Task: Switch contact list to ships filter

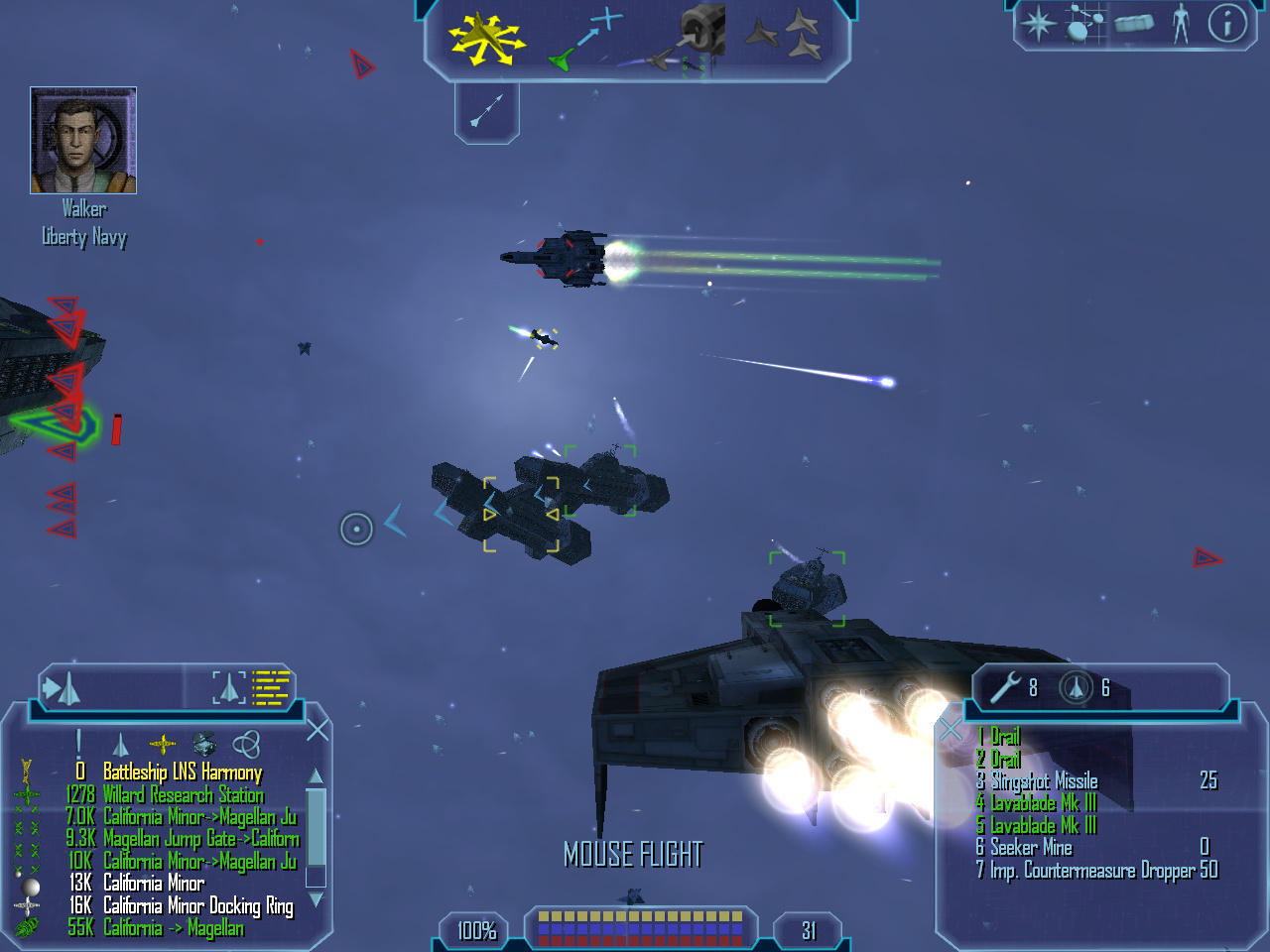Action: [121, 745]
